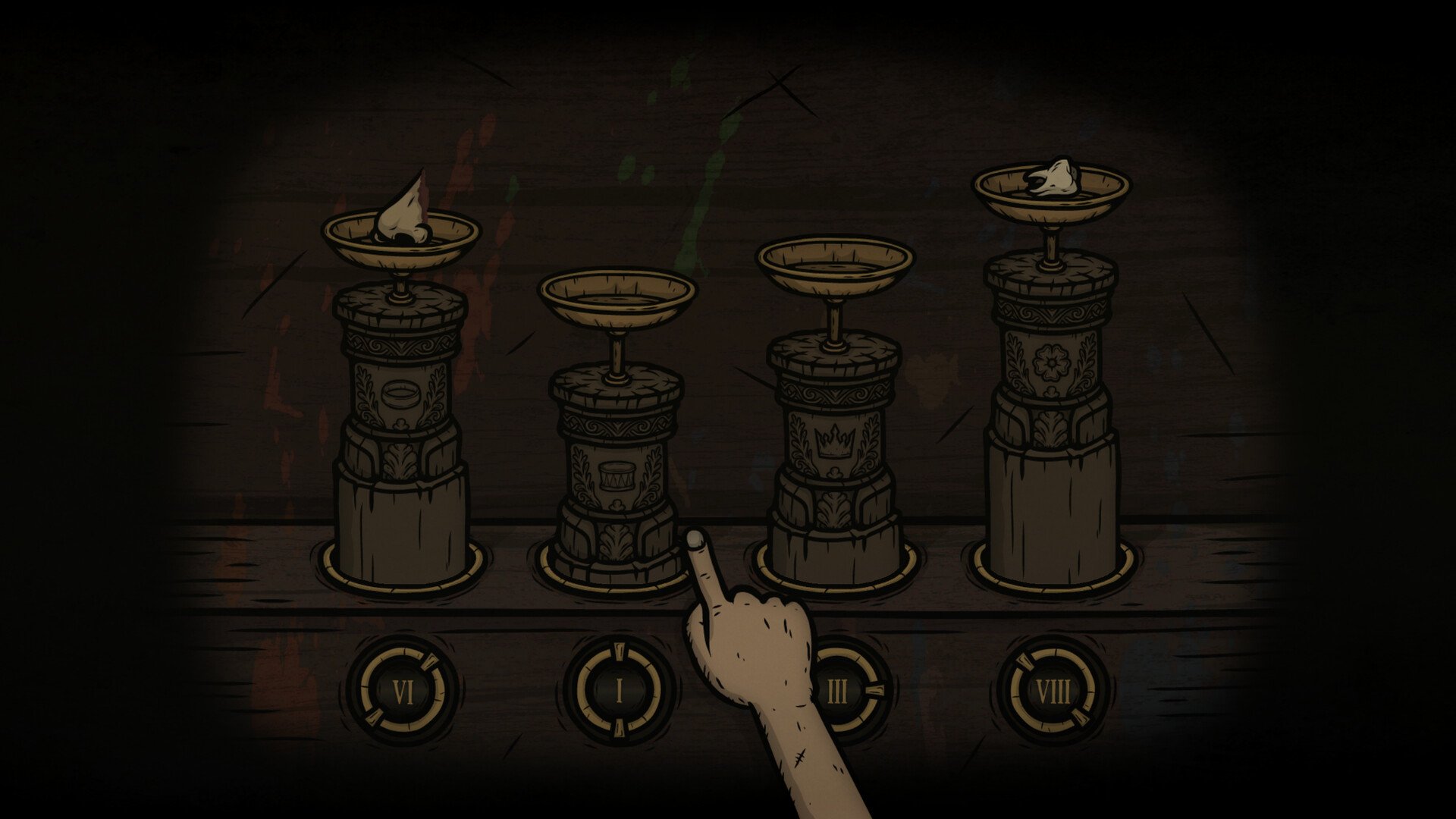Click the dial showing numeral I
This screenshot has height=819, width=1456.
click(x=619, y=692)
